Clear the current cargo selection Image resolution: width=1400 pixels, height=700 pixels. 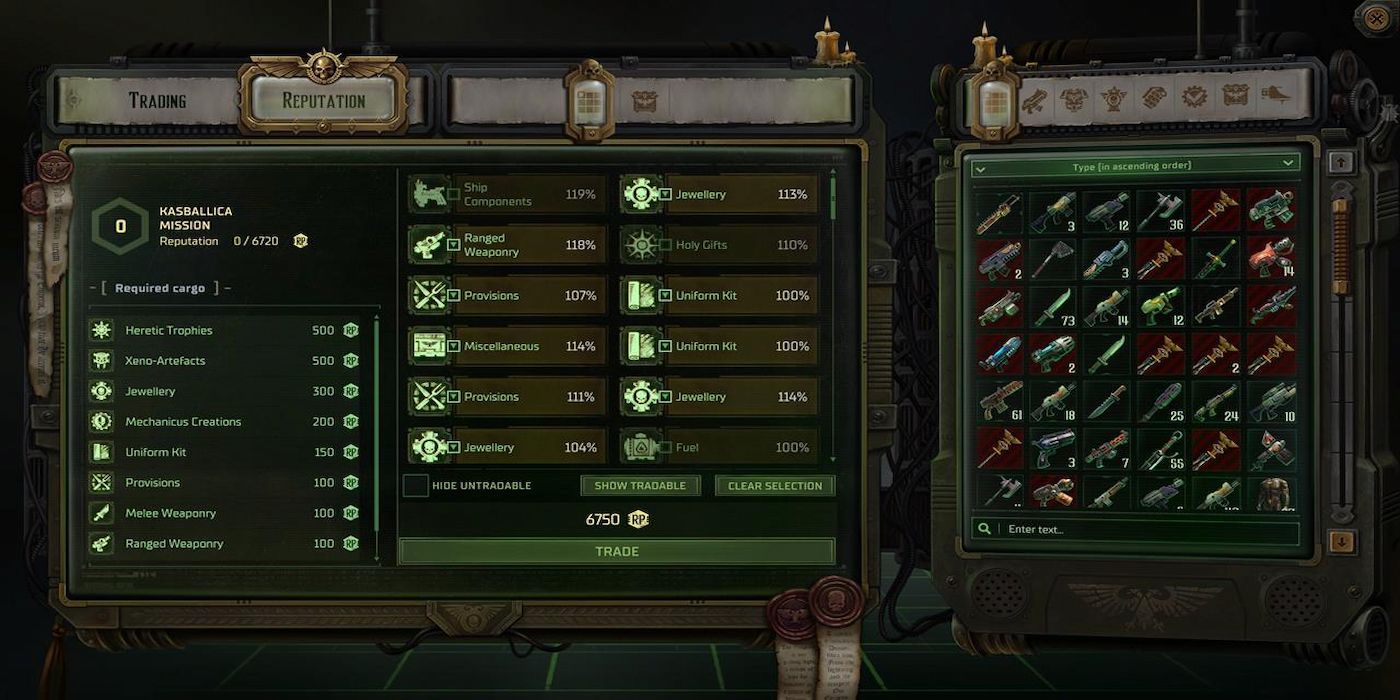click(x=775, y=486)
